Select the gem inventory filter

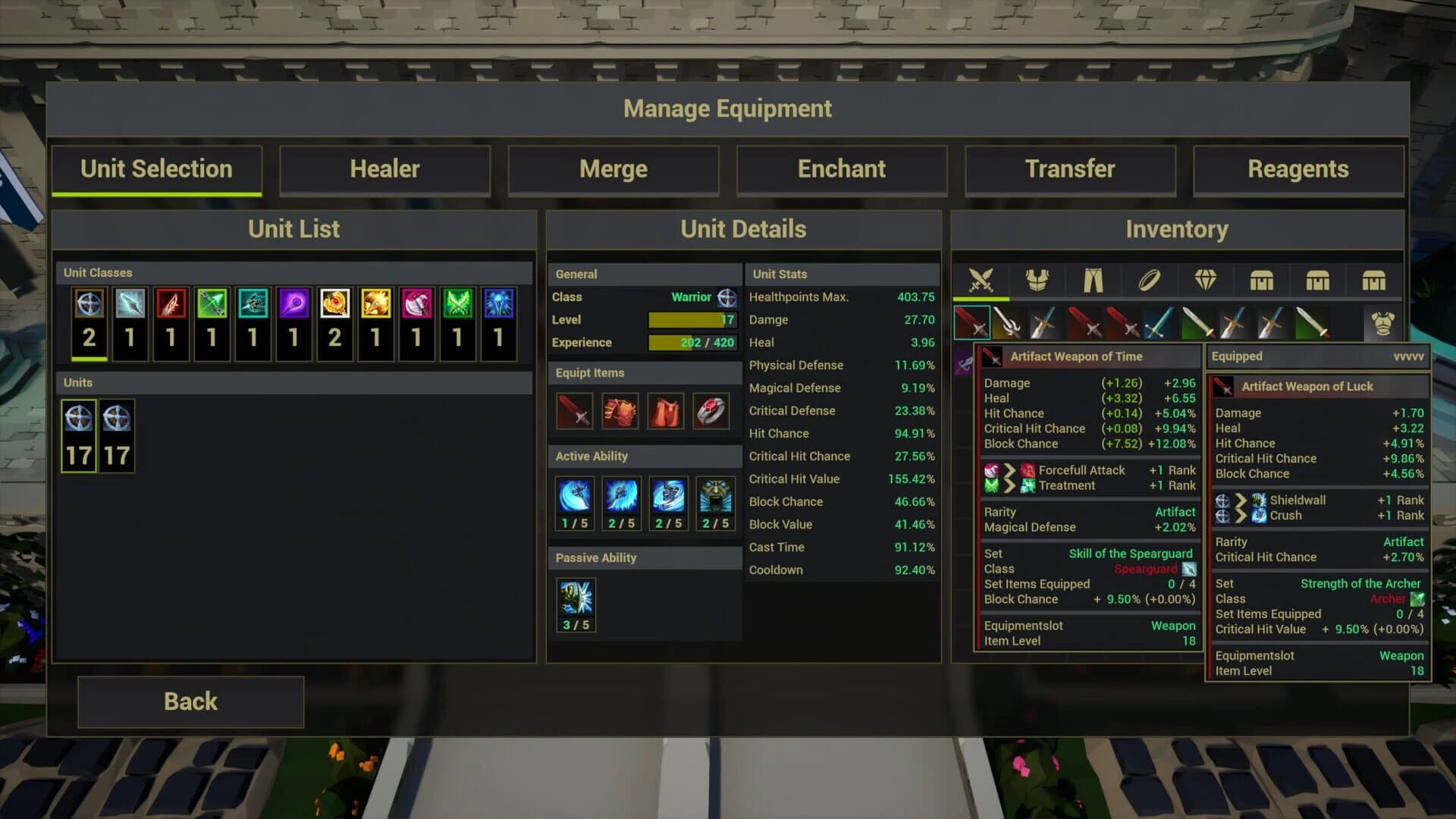tap(1205, 280)
